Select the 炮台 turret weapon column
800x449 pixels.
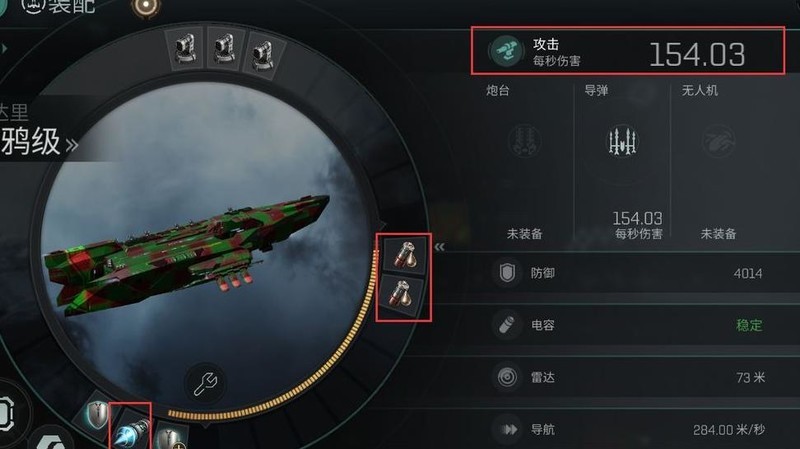point(525,160)
